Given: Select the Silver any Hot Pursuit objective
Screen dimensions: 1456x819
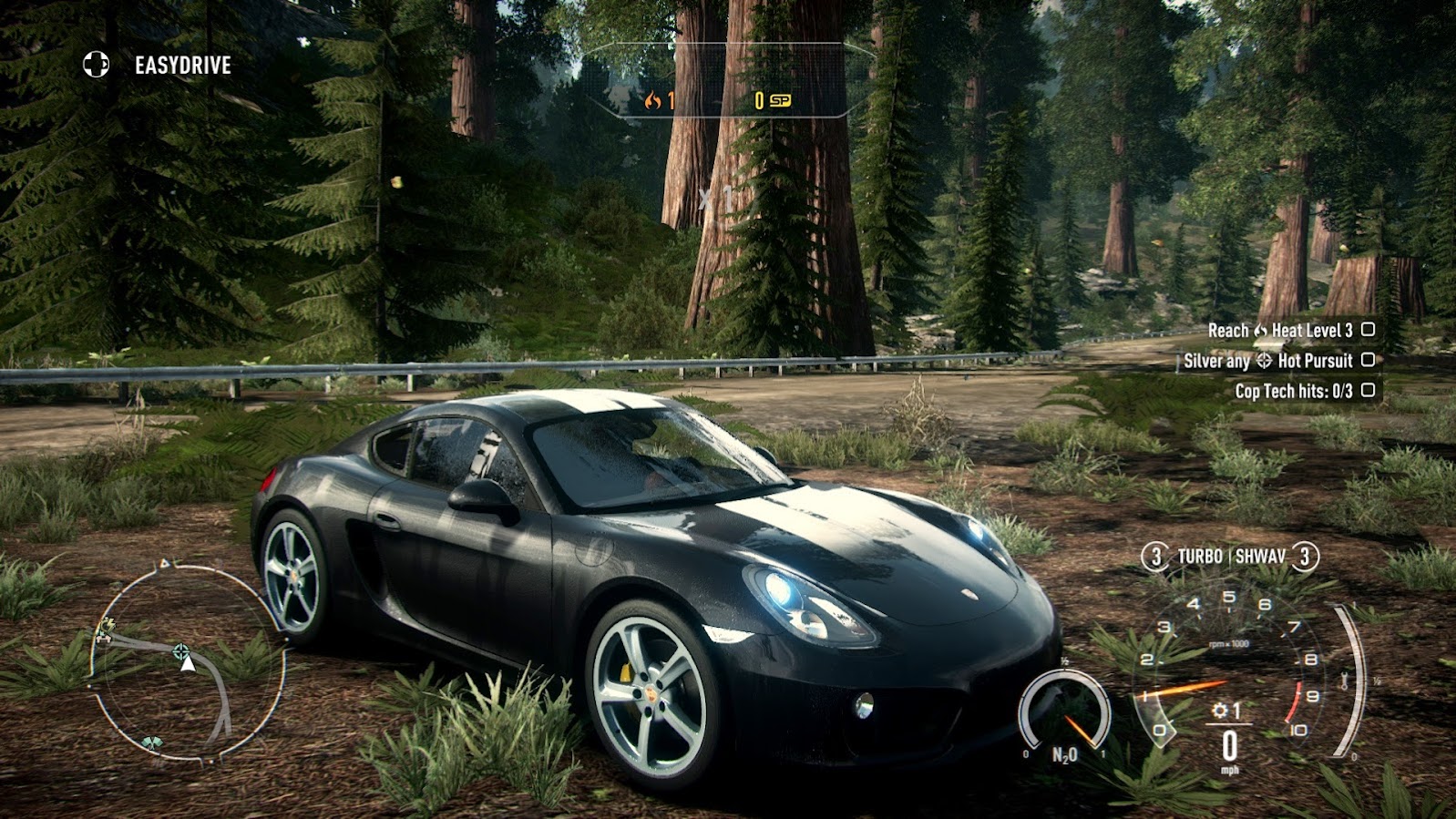Looking at the screenshot, I should tap(1277, 361).
